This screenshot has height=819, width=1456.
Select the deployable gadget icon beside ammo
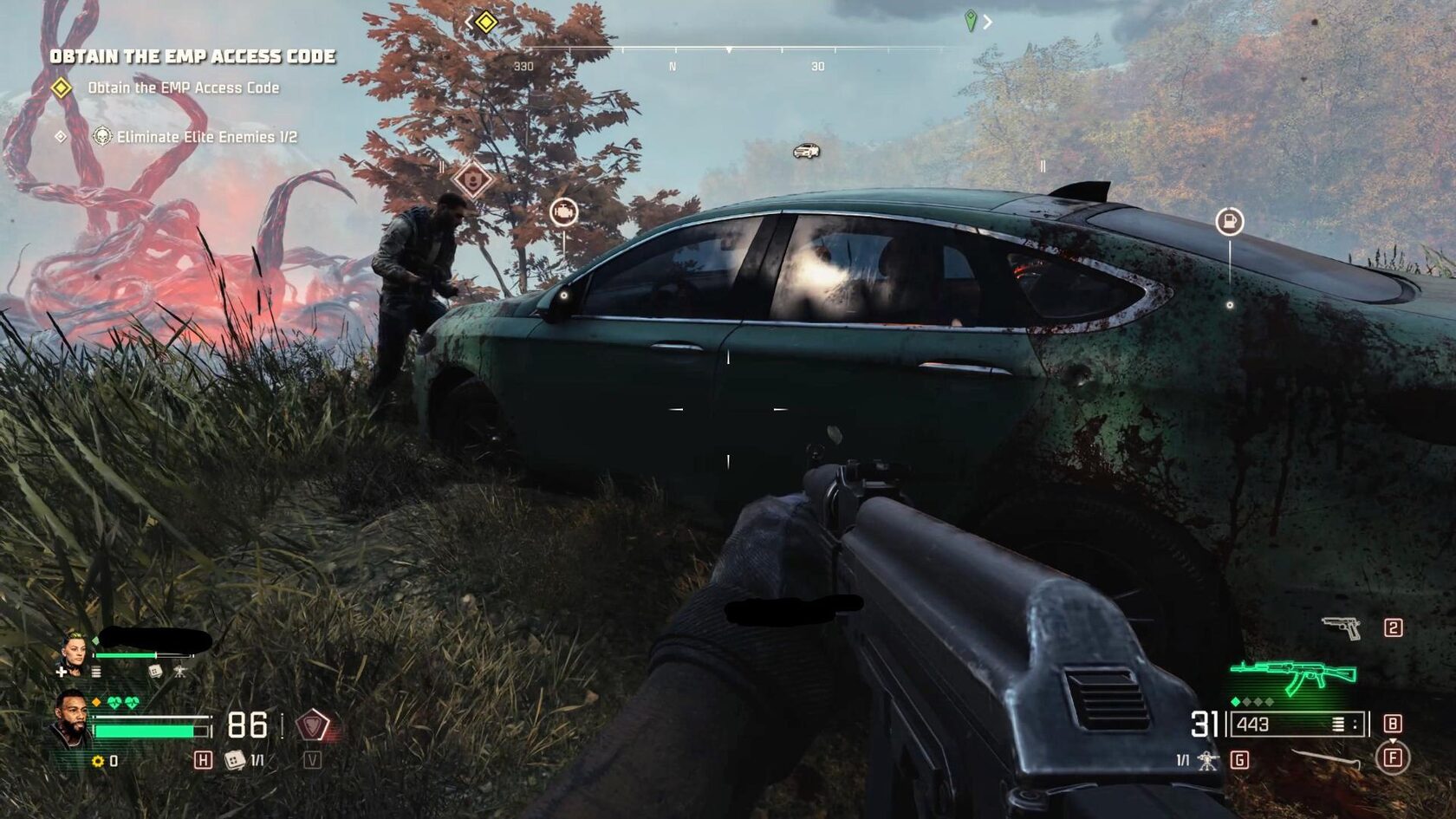coord(1206,760)
